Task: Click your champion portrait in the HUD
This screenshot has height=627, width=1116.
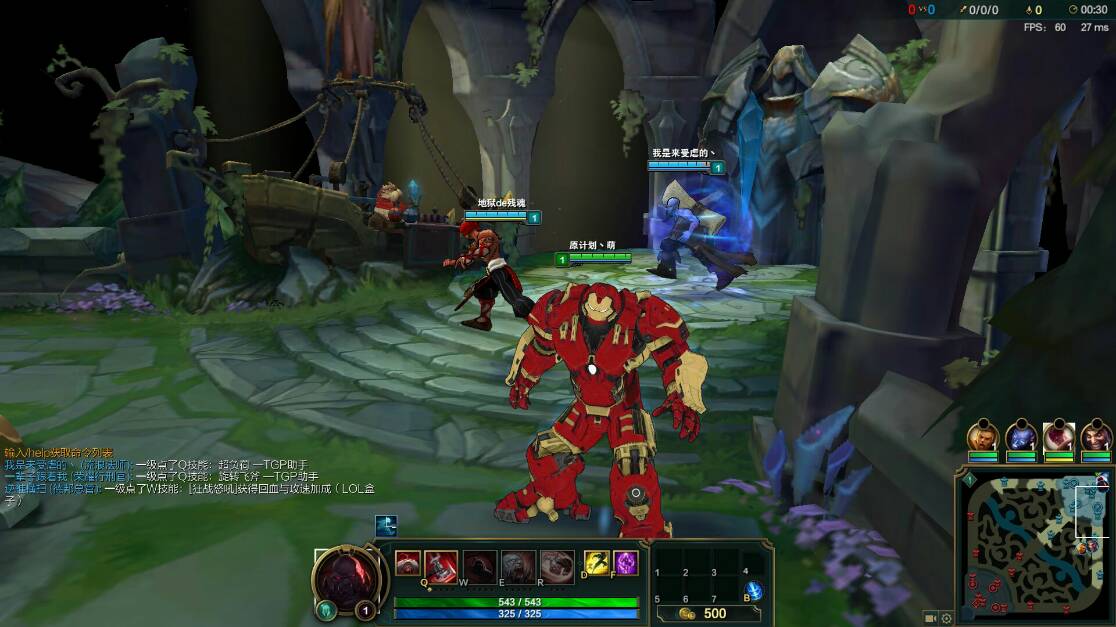Action: coord(345,580)
